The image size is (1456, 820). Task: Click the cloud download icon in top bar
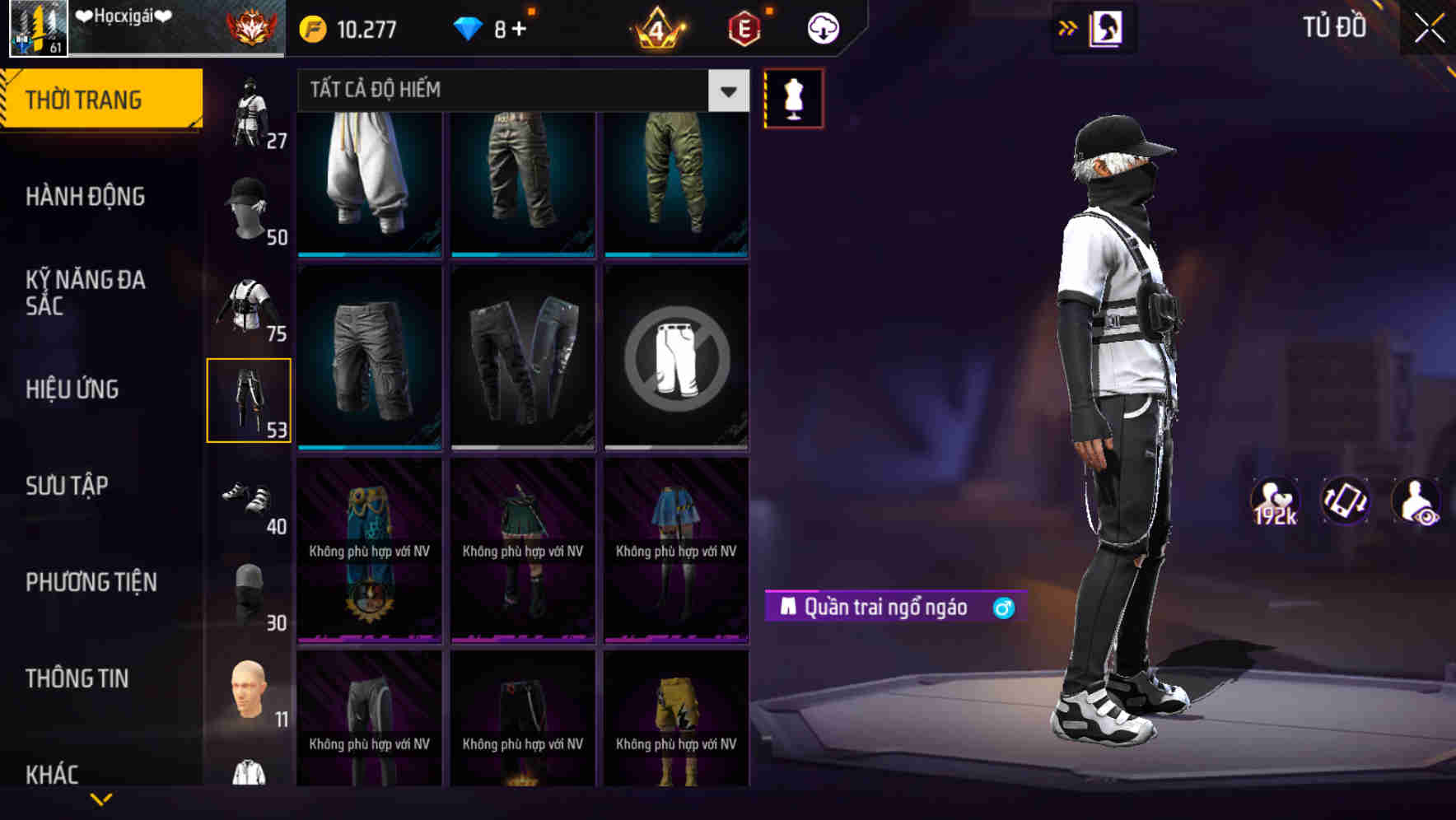823,27
